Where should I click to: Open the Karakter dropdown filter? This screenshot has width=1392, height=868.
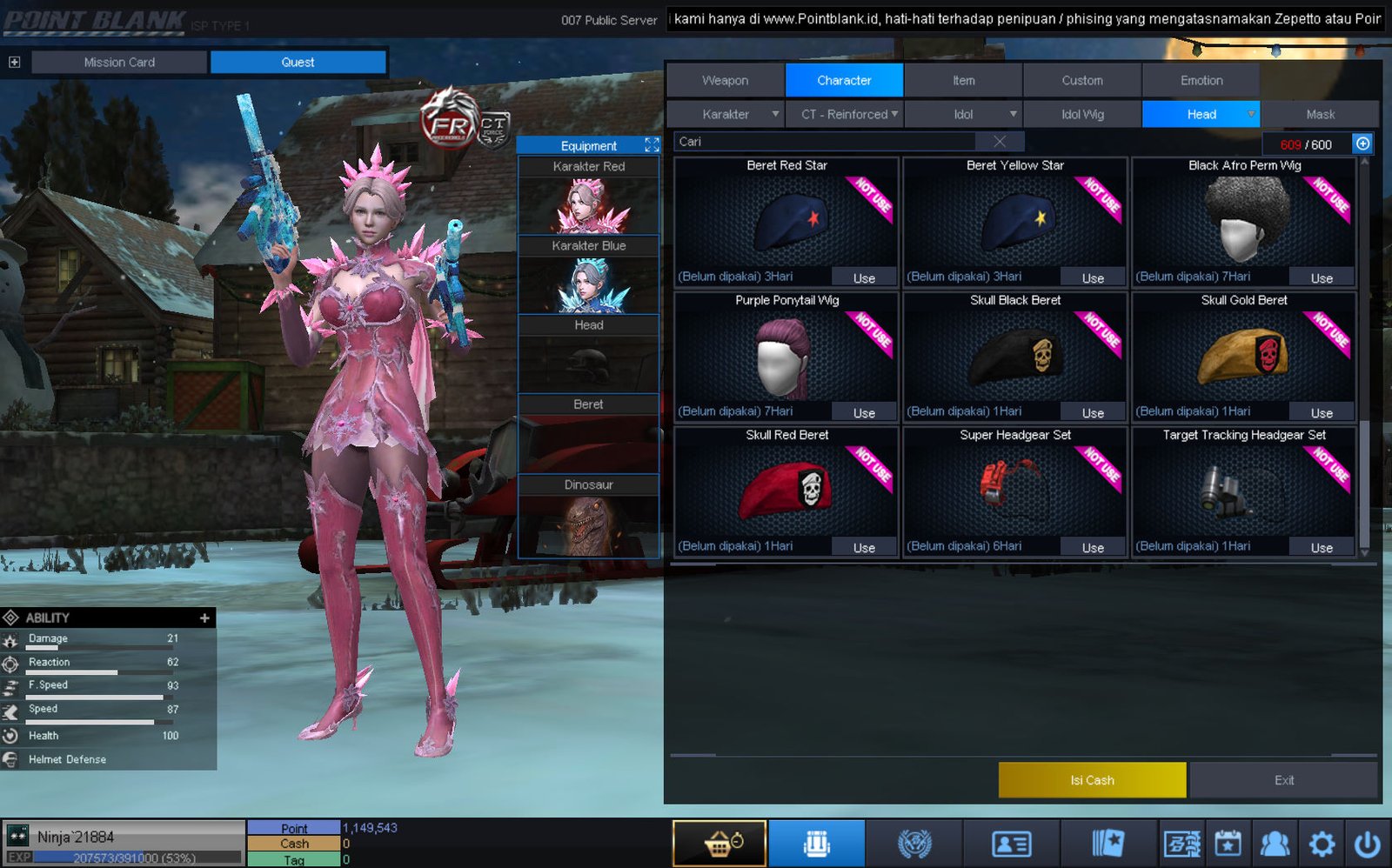[x=726, y=114]
